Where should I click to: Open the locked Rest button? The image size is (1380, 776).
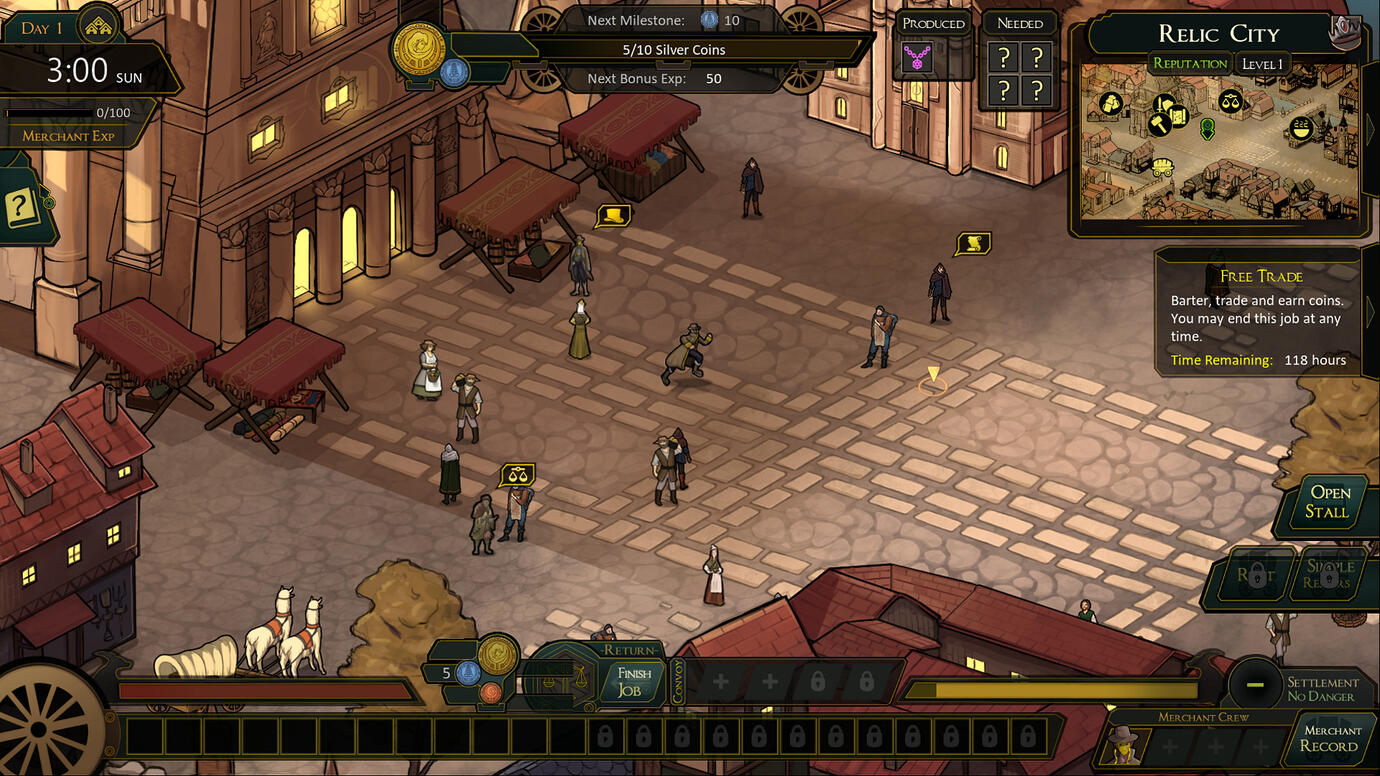point(1256,575)
